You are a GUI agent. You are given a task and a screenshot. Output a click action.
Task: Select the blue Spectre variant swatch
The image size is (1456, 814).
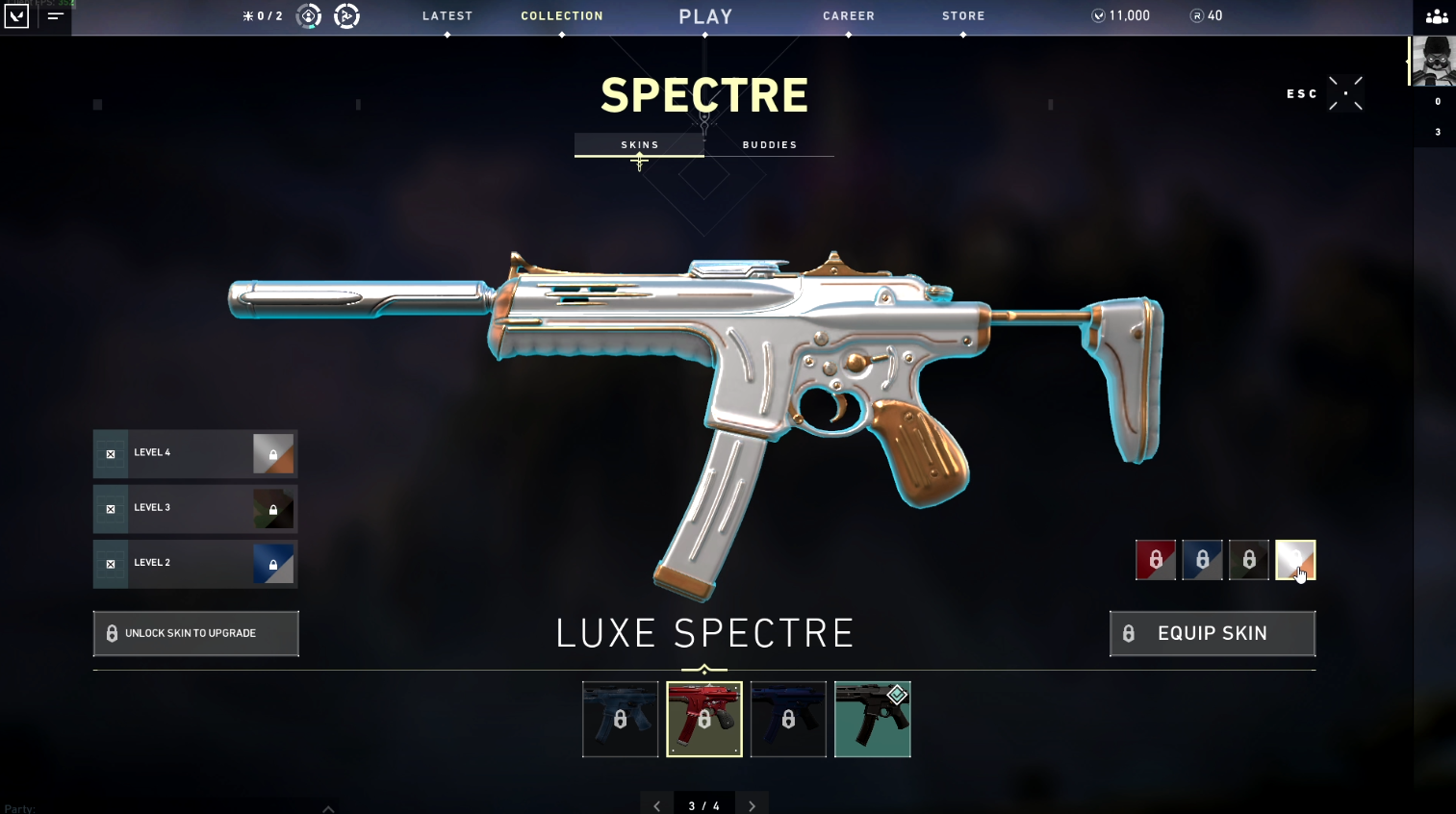coord(1202,559)
